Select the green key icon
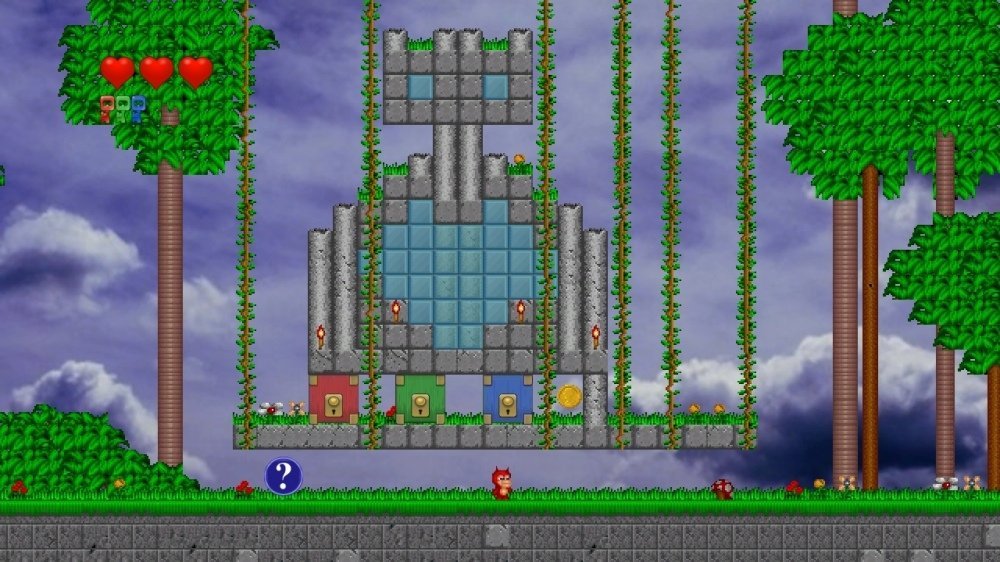Screen dimensions: 1000x562 (122, 108)
